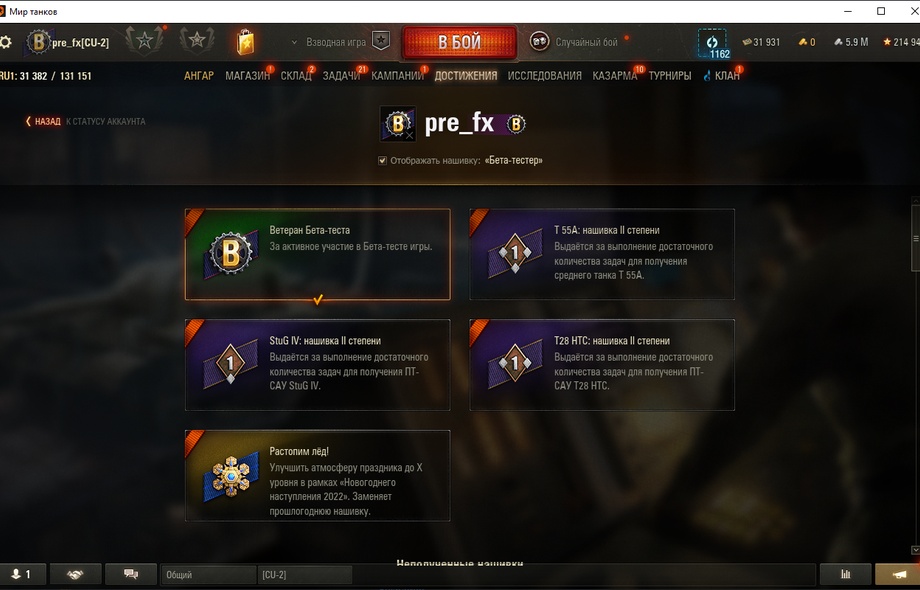
Task: Start a battle with В БОЙ button
Action: [459, 43]
